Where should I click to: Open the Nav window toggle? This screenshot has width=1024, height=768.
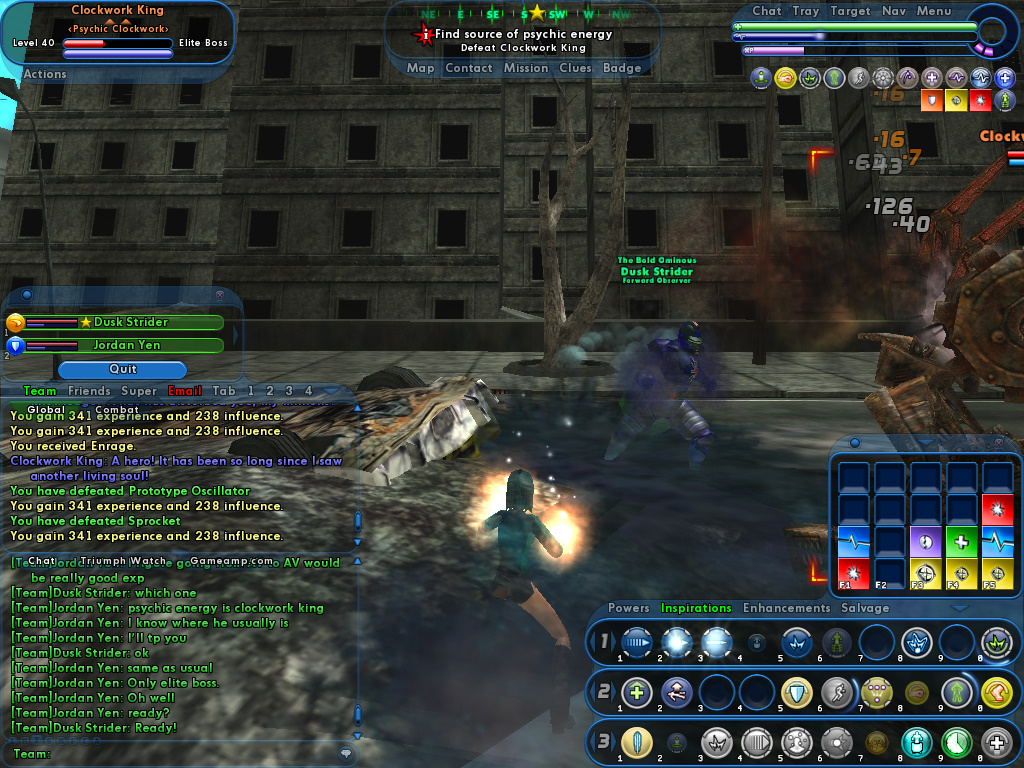click(x=894, y=11)
